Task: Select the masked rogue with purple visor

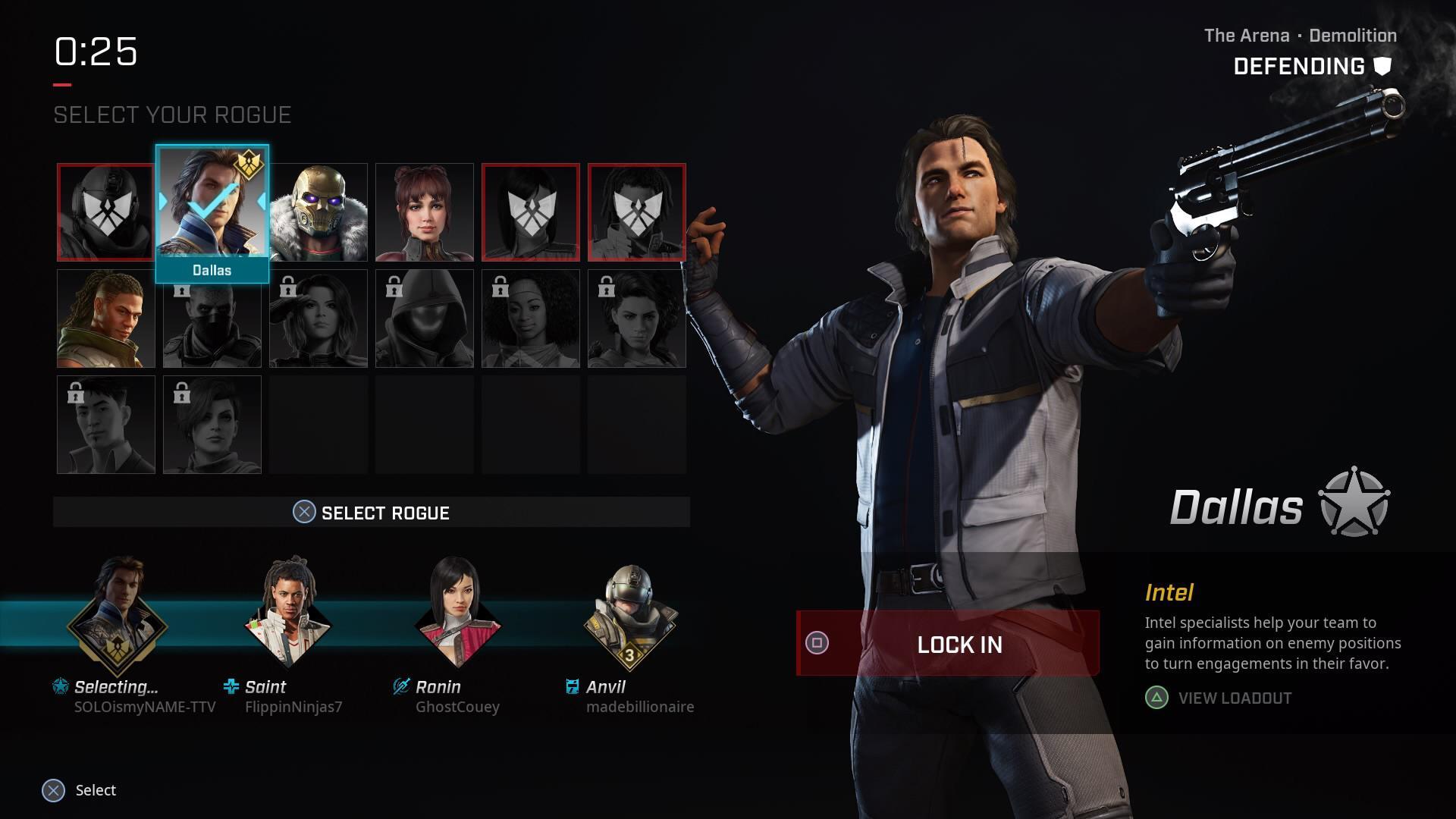Action: pos(318,212)
